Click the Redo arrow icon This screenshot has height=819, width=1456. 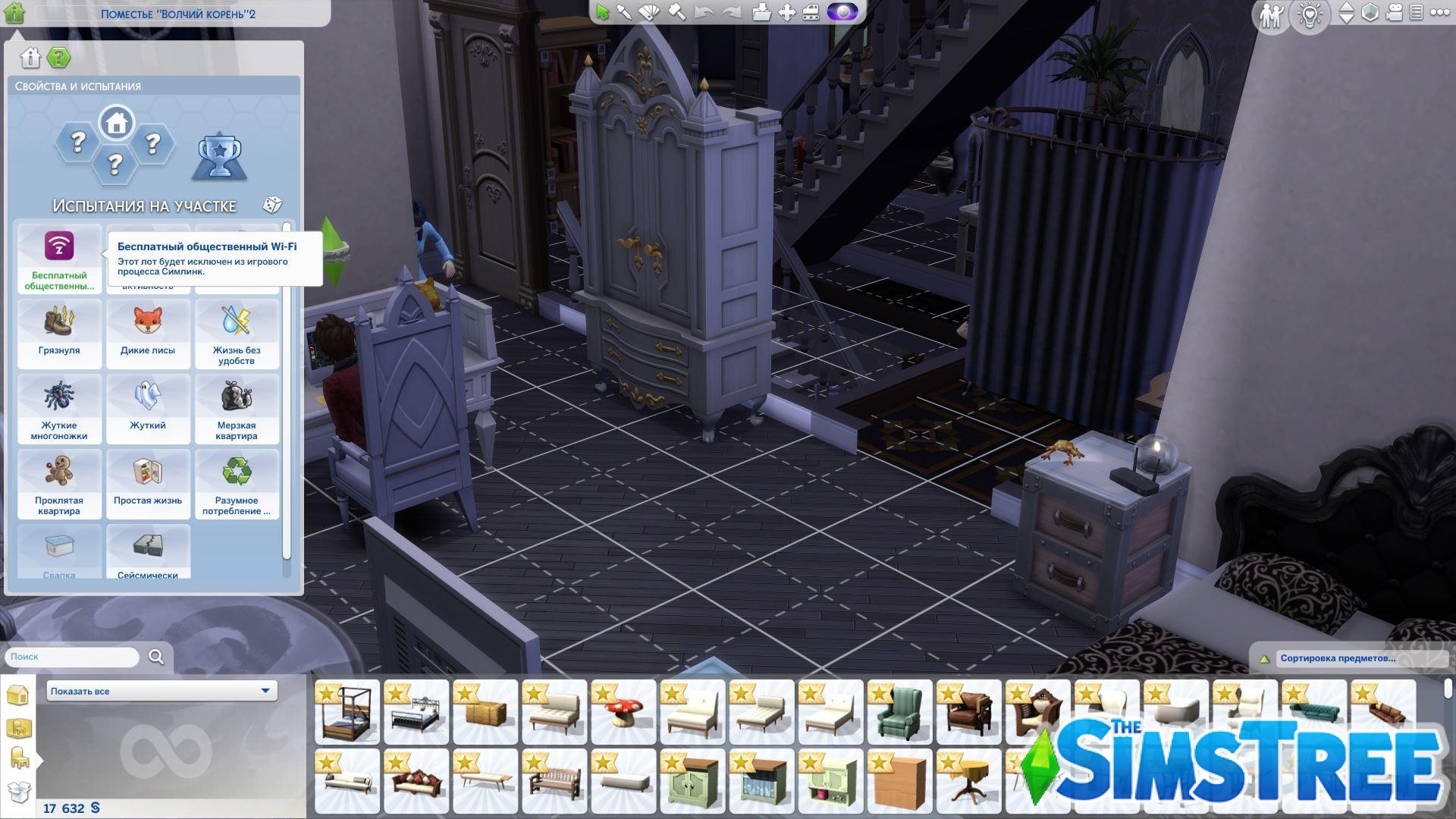(x=731, y=13)
